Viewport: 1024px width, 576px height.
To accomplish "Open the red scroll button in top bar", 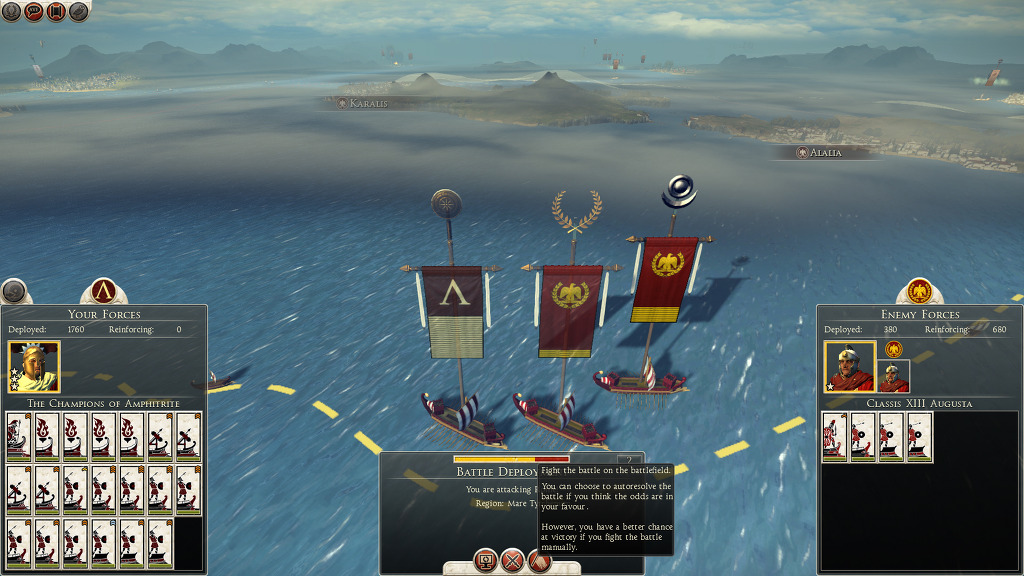I will point(56,11).
